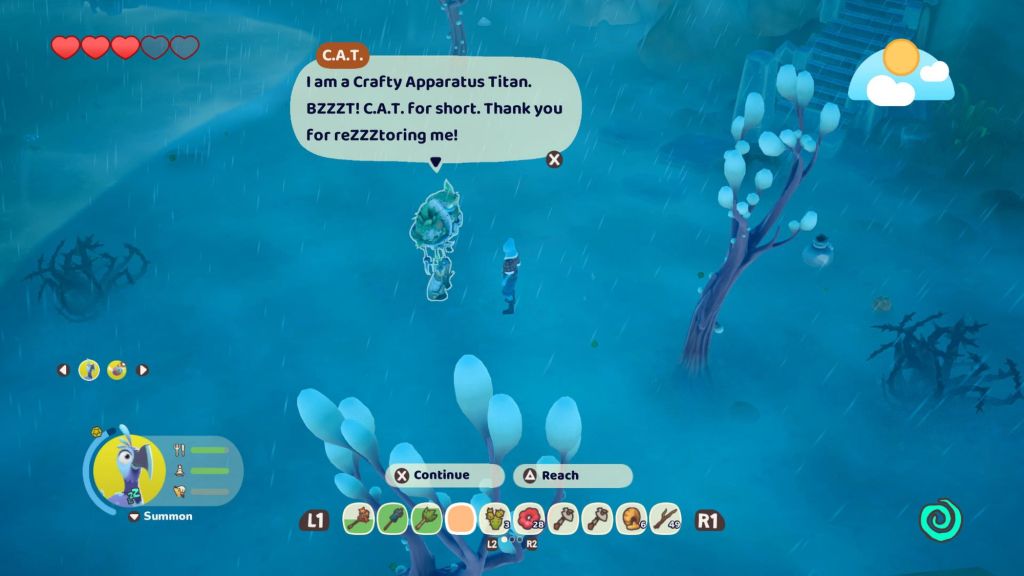Cycle to the previous companion with left arrow
This screenshot has height=576, width=1024.
(63, 370)
